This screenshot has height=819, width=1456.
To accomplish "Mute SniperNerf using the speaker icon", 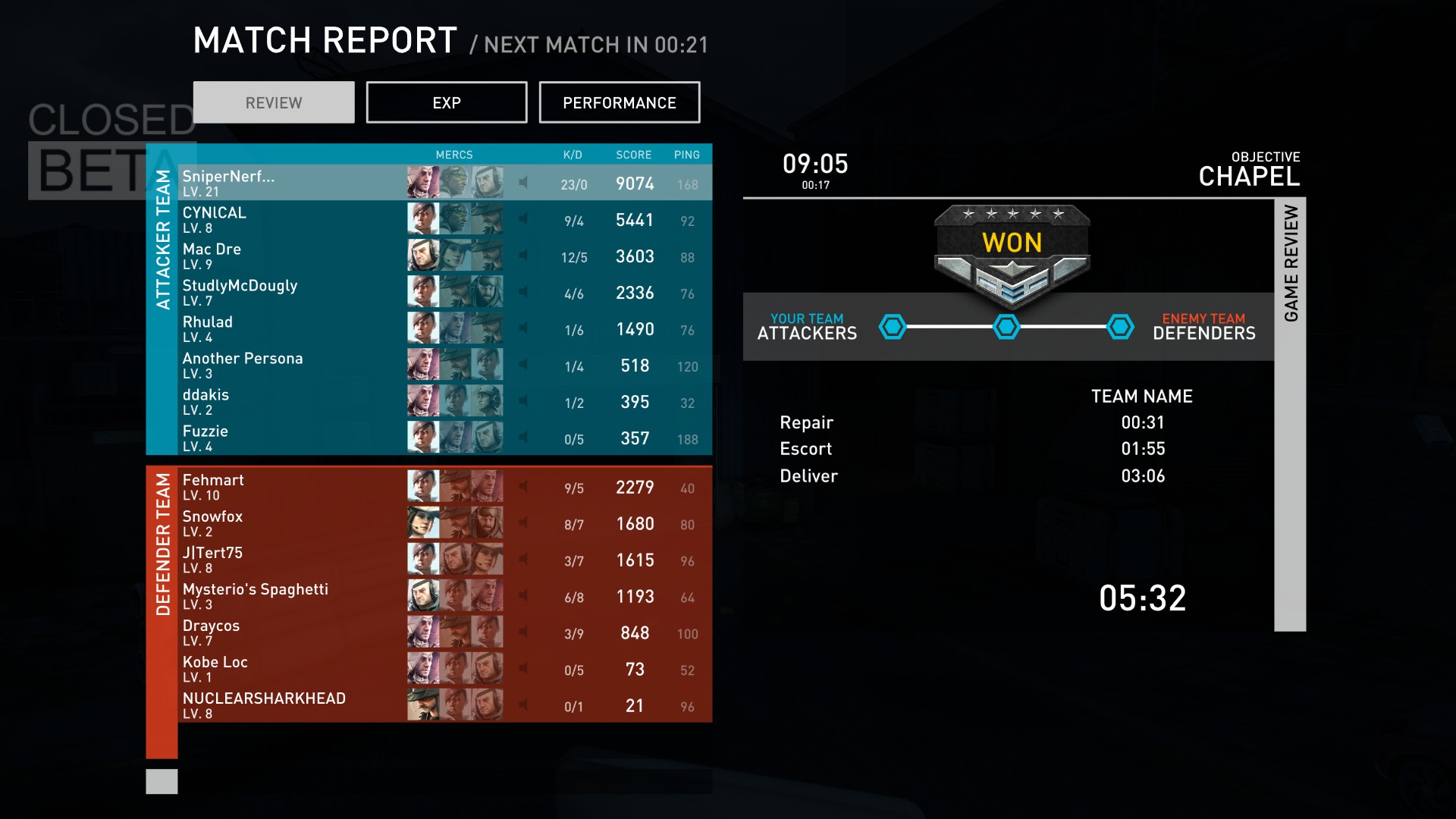I will [523, 182].
